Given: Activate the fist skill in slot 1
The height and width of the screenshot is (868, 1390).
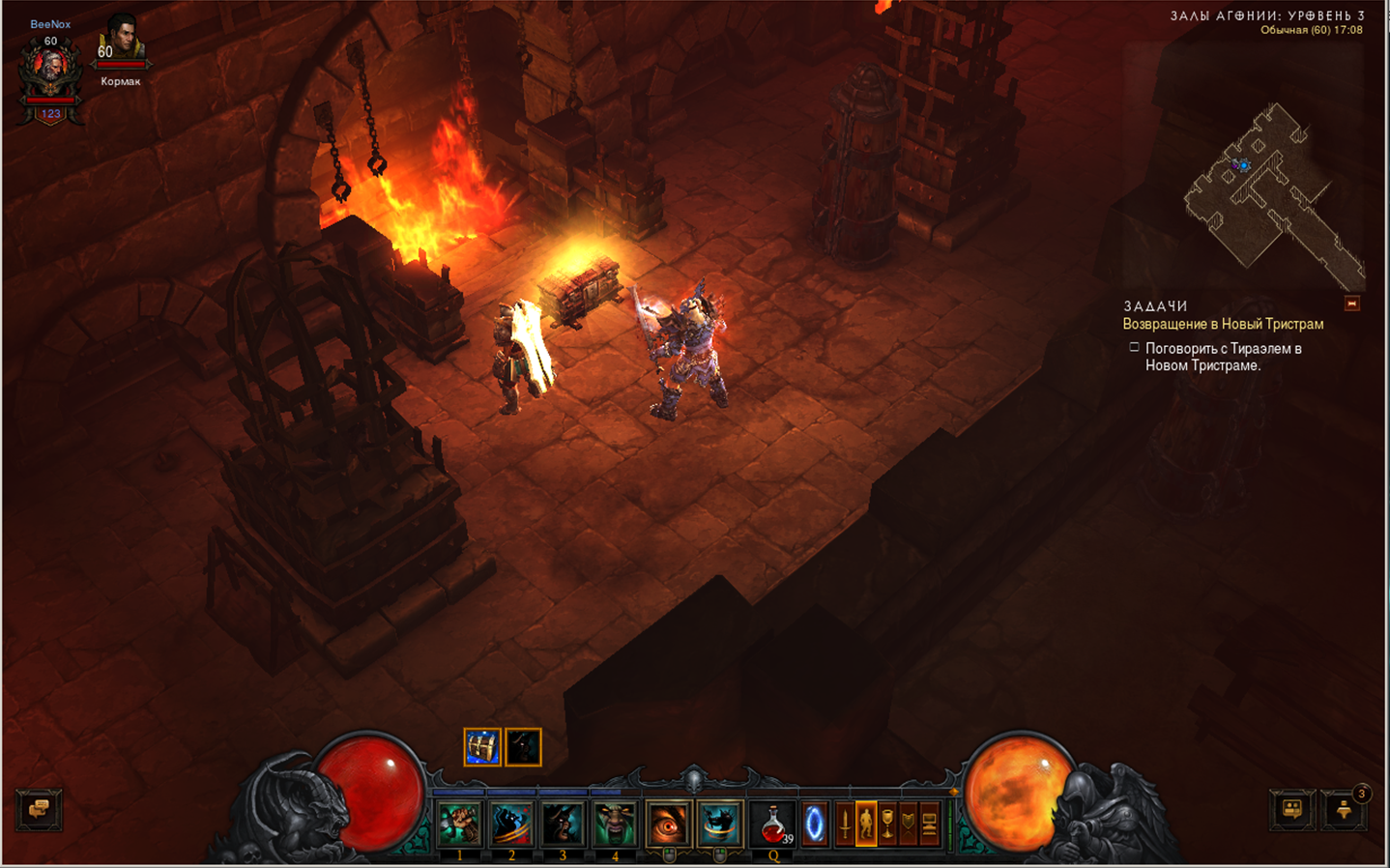Looking at the screenshot, I should (x=460, y=825).
